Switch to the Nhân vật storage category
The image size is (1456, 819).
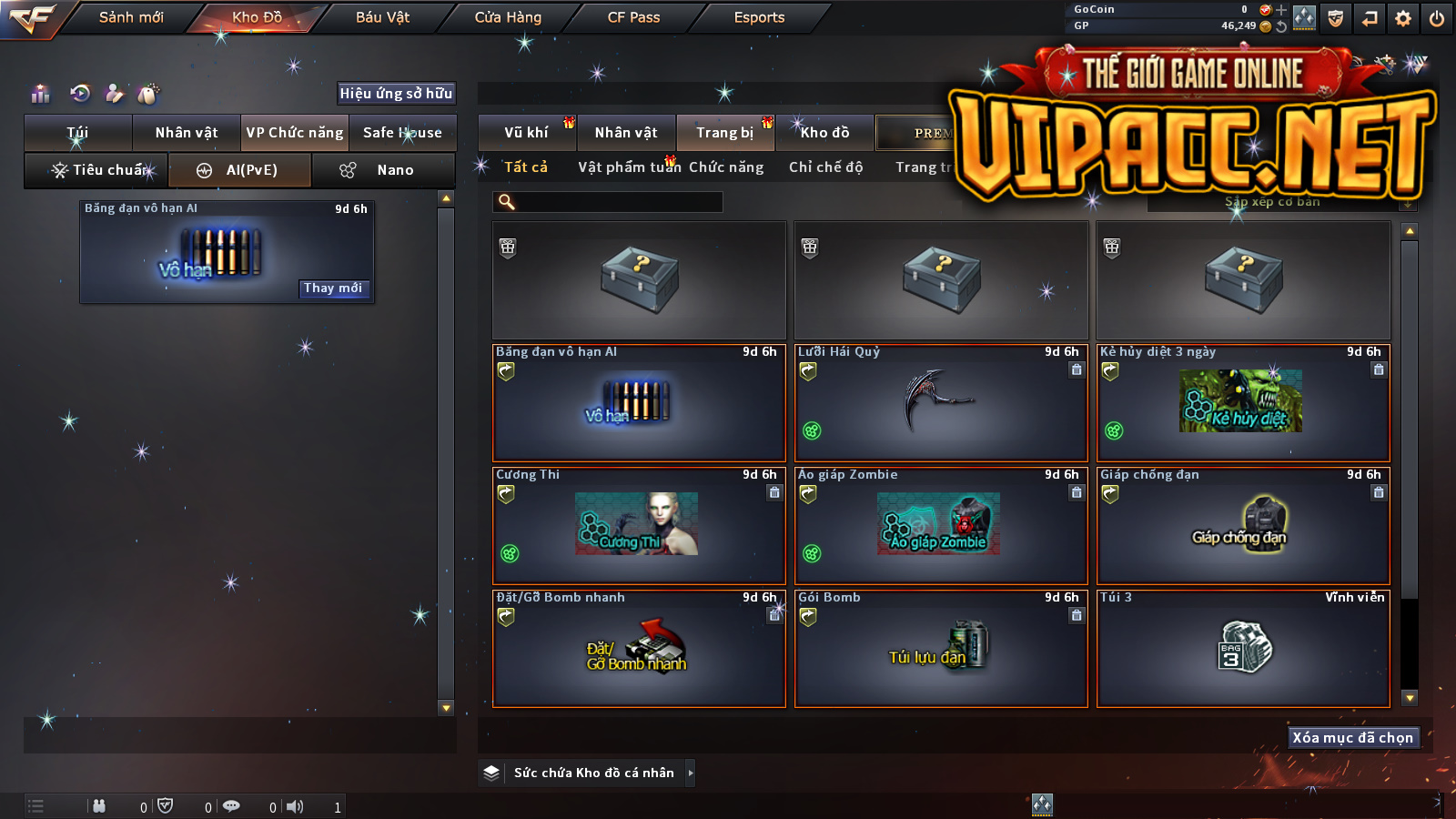pos(626,133)
